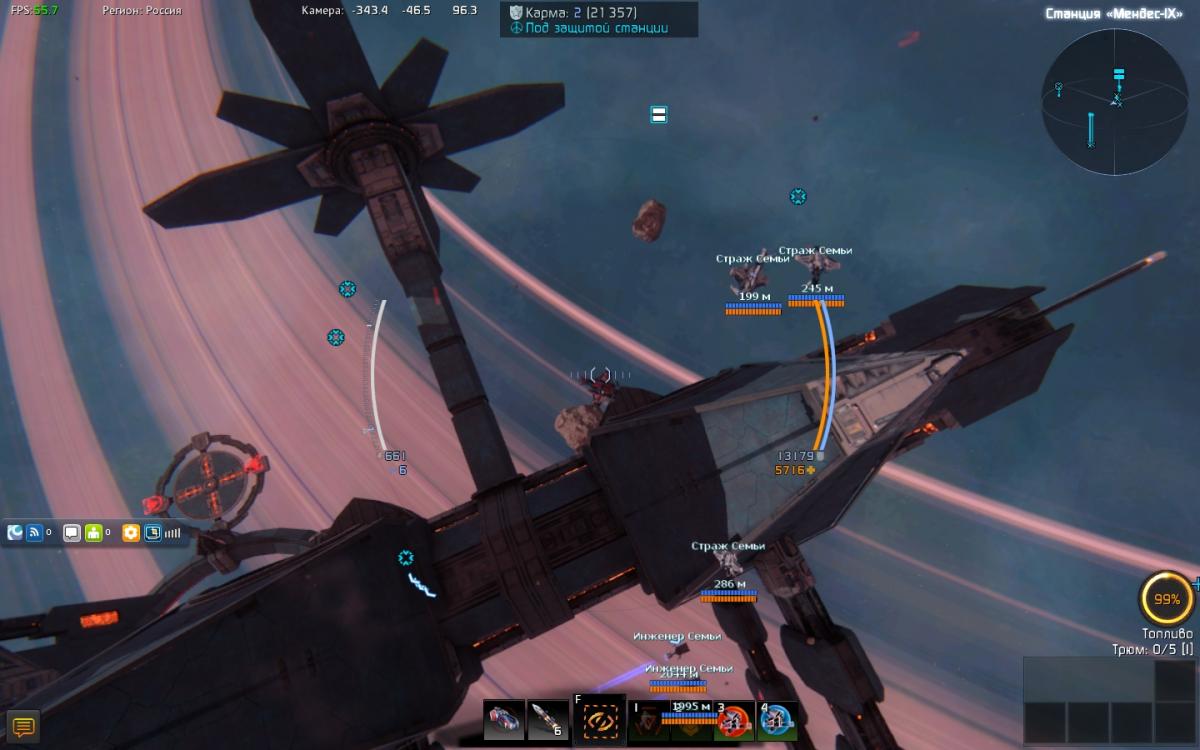The height and width of the screenshot is (750, 1200).
Task: Open the chat window button
Action: pyautogui.click(x=23, y=727)
